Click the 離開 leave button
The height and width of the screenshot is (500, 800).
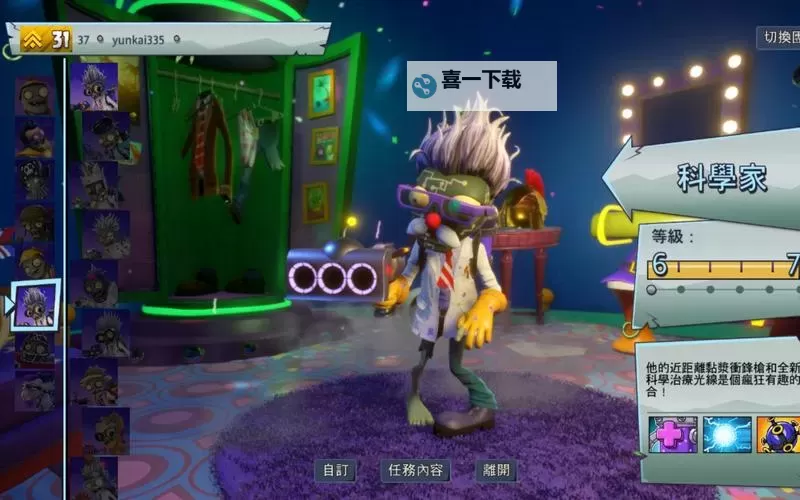[x=496, y=471]
